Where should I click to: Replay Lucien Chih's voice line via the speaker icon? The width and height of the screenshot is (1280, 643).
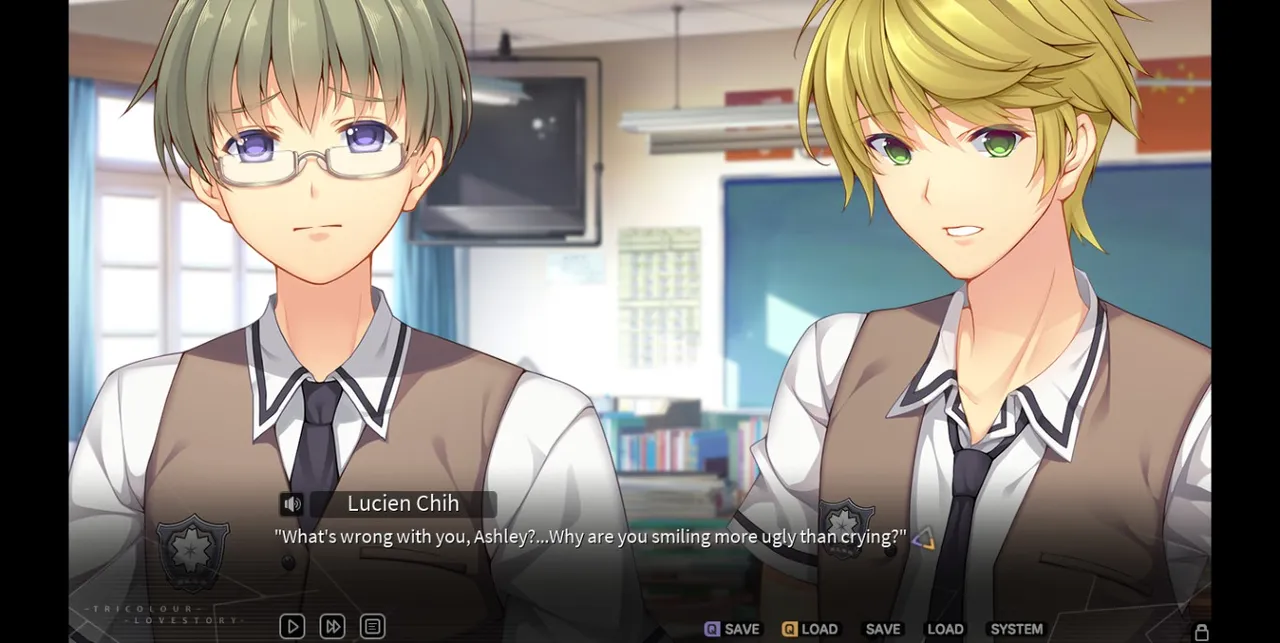(291, 505)
